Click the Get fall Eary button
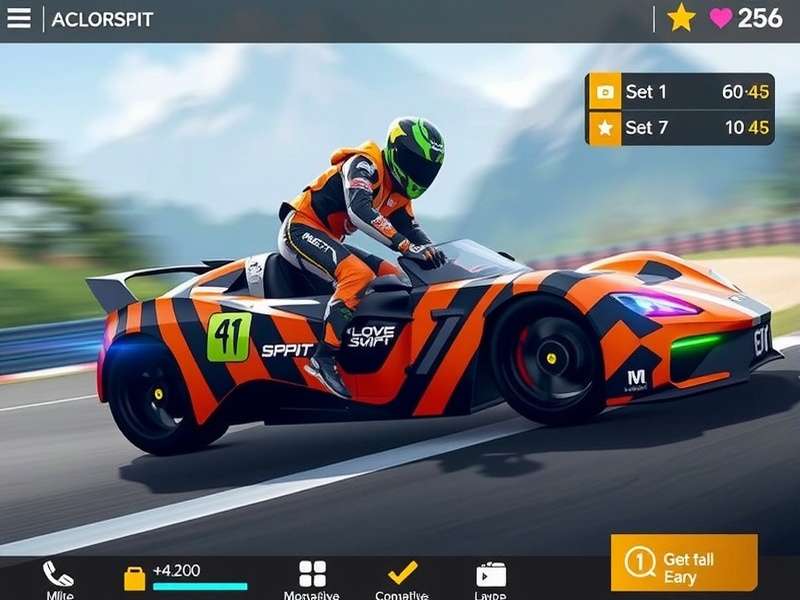The width and height of the screenshot is (800, 600). (x=684, y=563)
